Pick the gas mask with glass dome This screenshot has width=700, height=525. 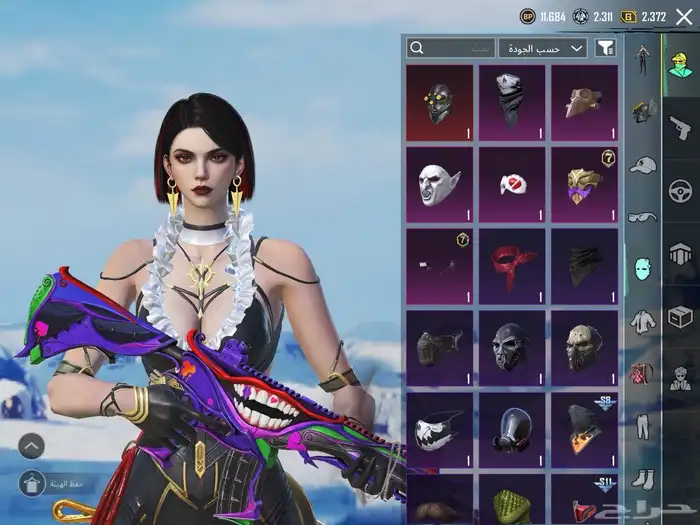click(x=512, y=429)
